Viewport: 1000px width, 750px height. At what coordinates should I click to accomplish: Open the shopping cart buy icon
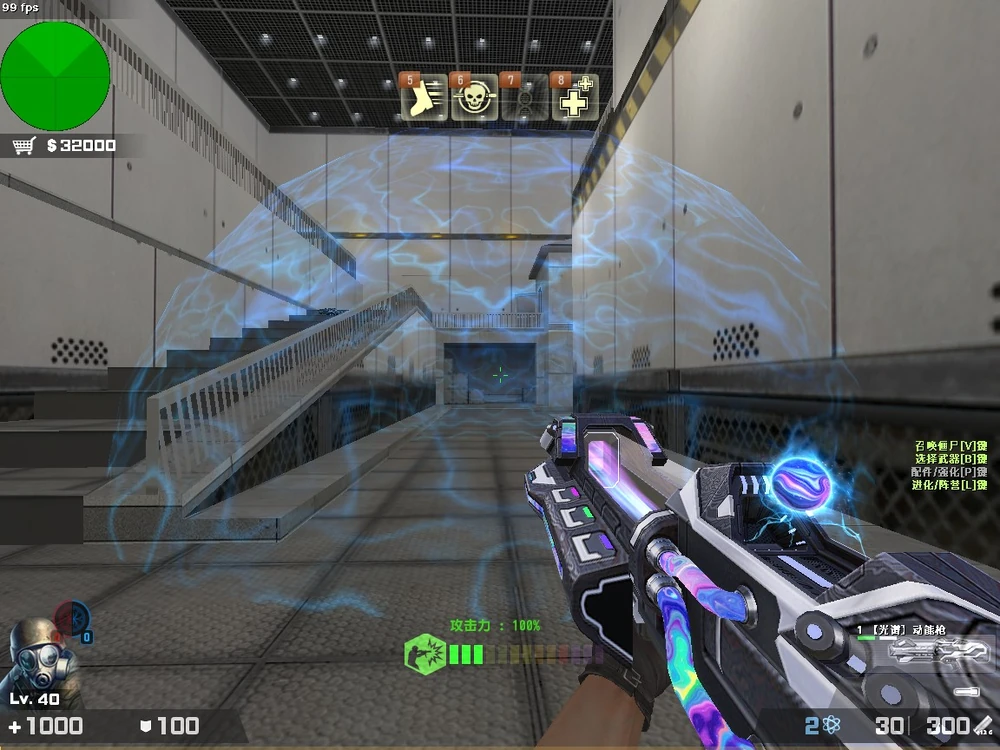pos(25,146)
